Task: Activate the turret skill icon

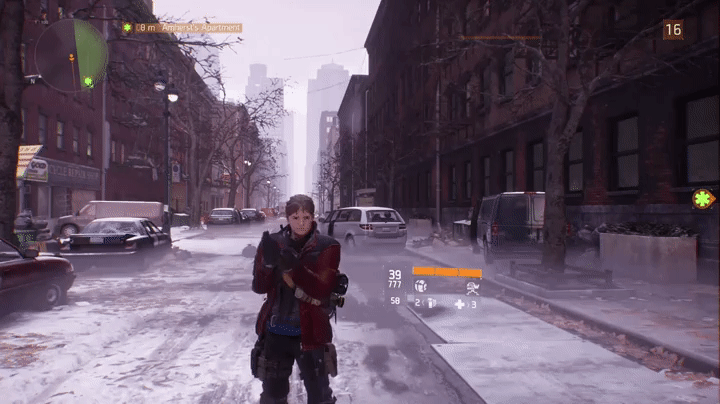Action: [471, 286]
